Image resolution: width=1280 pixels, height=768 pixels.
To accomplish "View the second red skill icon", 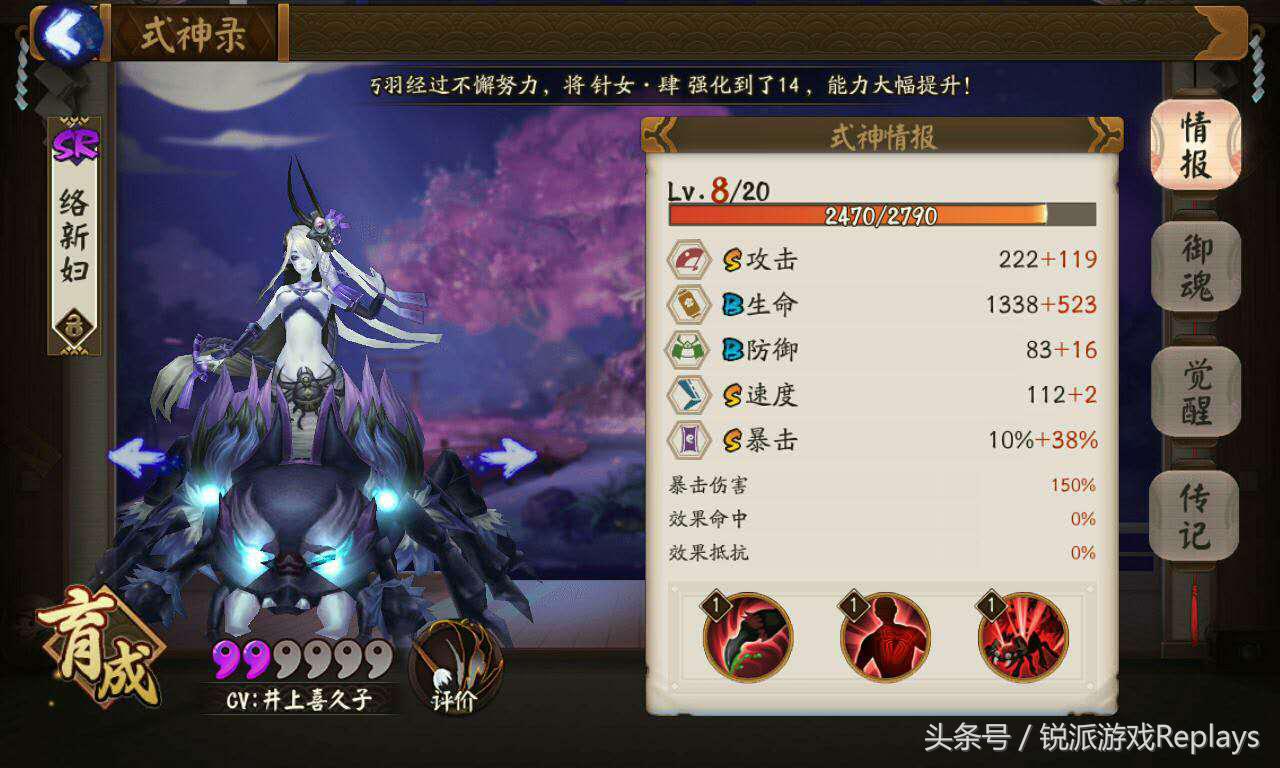I will coord(884,636).
